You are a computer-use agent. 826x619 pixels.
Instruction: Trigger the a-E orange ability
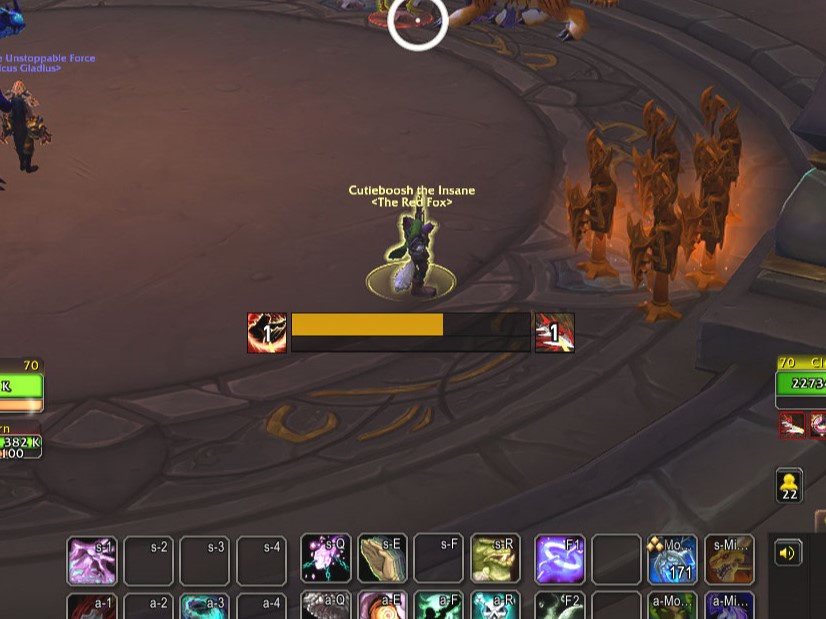[x=383, y=607]
